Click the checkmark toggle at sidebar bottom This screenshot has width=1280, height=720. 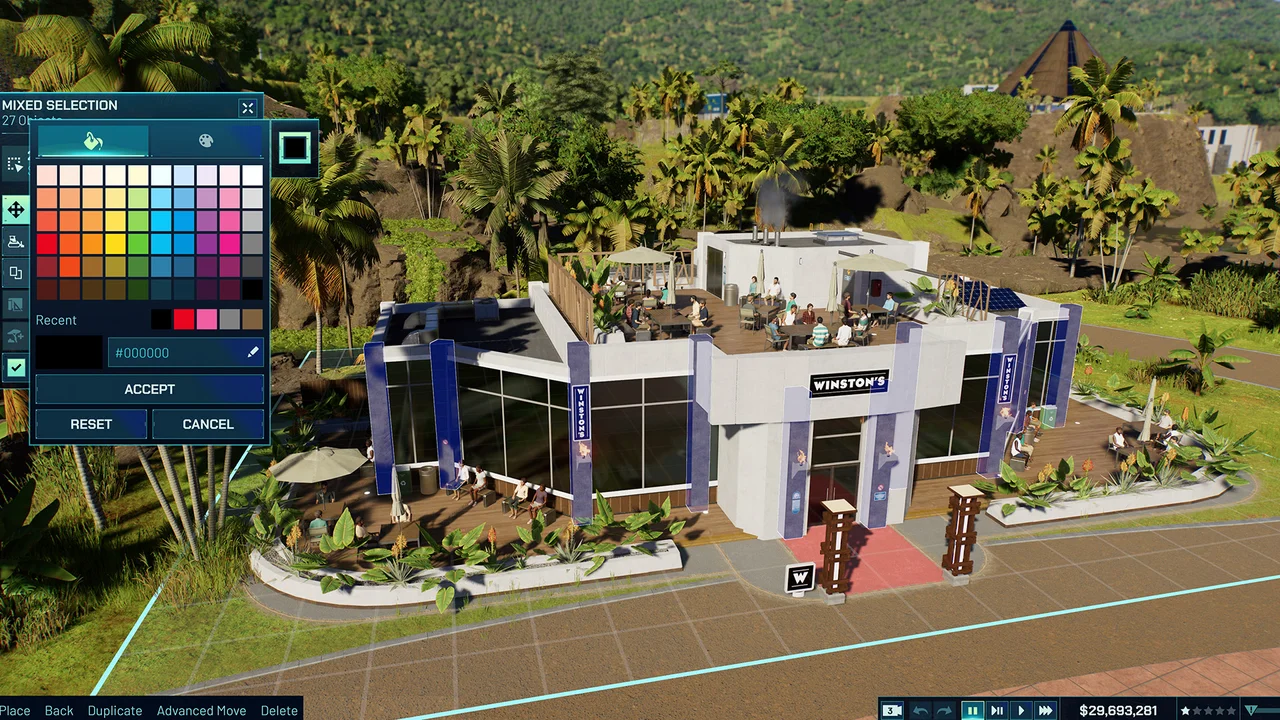[15, 368]
